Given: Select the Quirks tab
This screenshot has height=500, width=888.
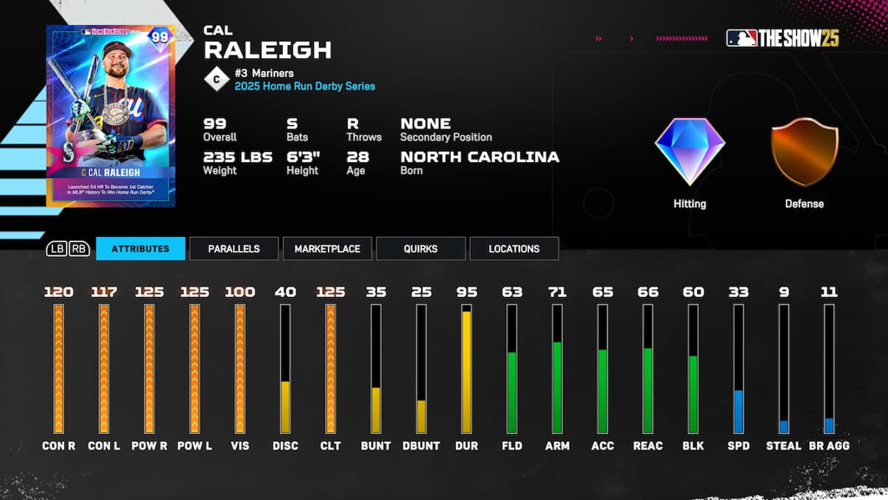Looking at the screenshot, I should click(420, 249).
